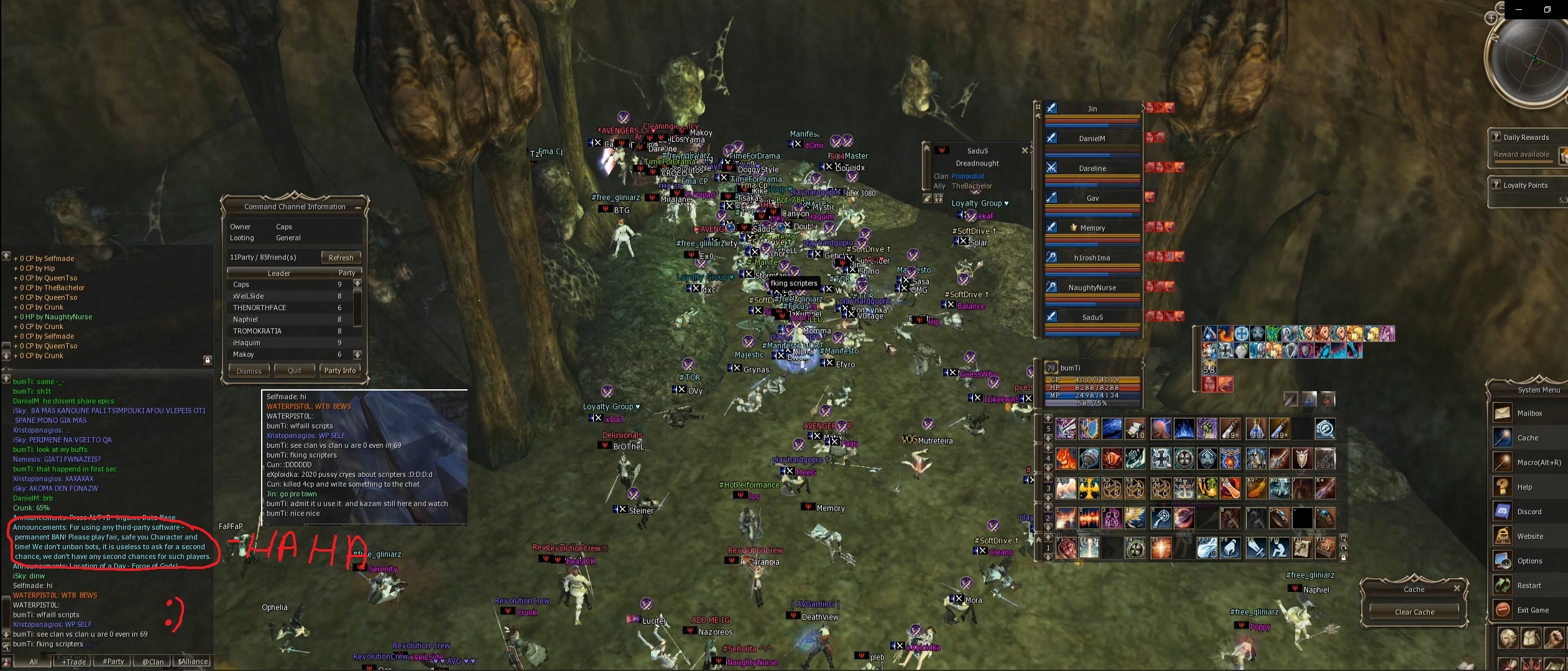
Task: Quit the command channel
Action: [295, 371]
